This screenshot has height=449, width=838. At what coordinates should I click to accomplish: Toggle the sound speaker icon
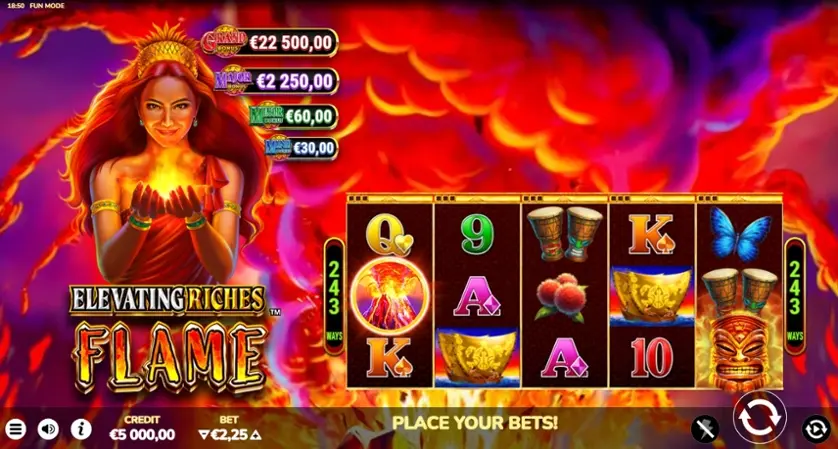[x=48, y=429]
